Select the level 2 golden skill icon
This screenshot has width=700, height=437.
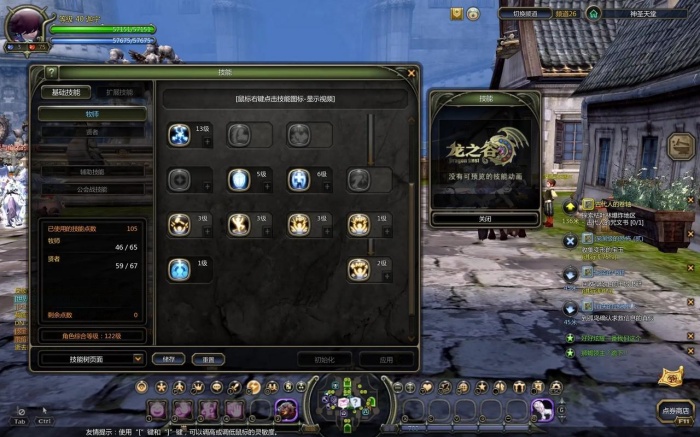(x=359, y=269)
